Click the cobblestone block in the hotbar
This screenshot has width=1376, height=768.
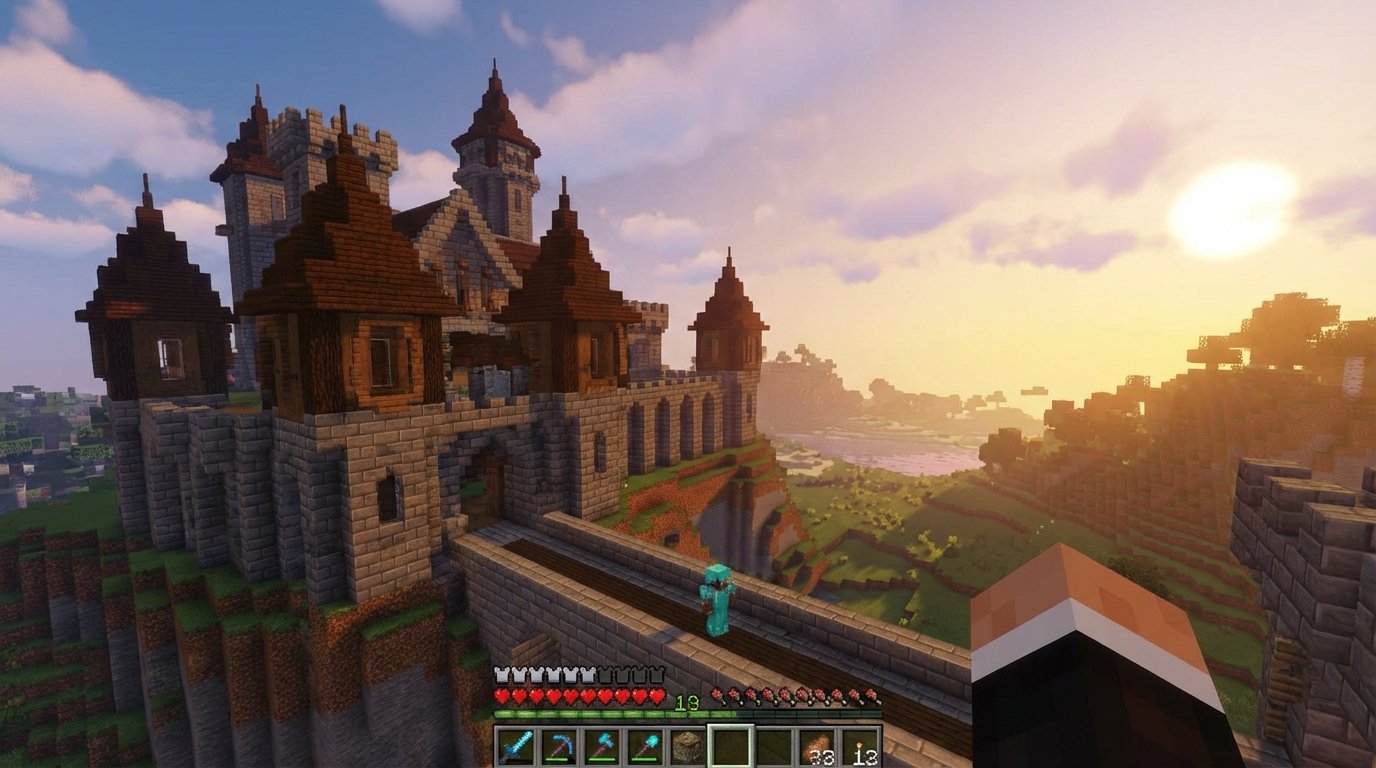click(x=687, y=746)
